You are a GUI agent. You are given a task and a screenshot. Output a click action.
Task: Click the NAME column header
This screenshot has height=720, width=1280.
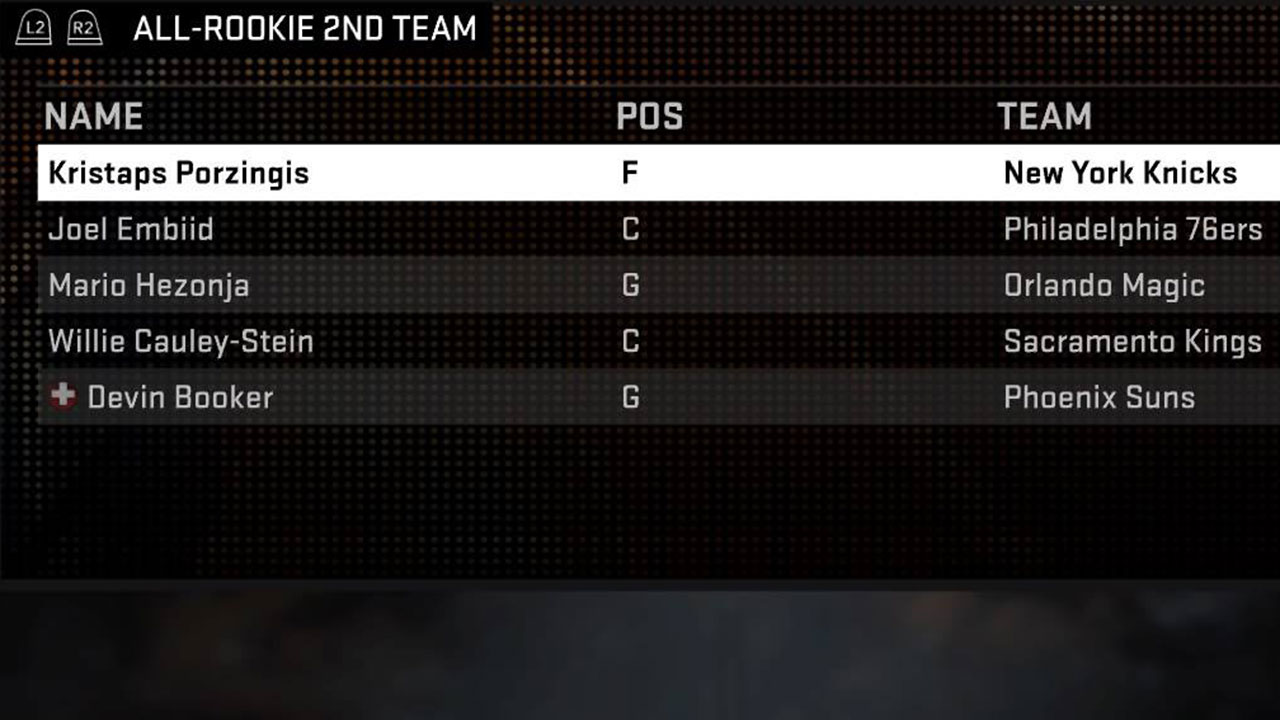pyautogui.click(x=93, y=117)
